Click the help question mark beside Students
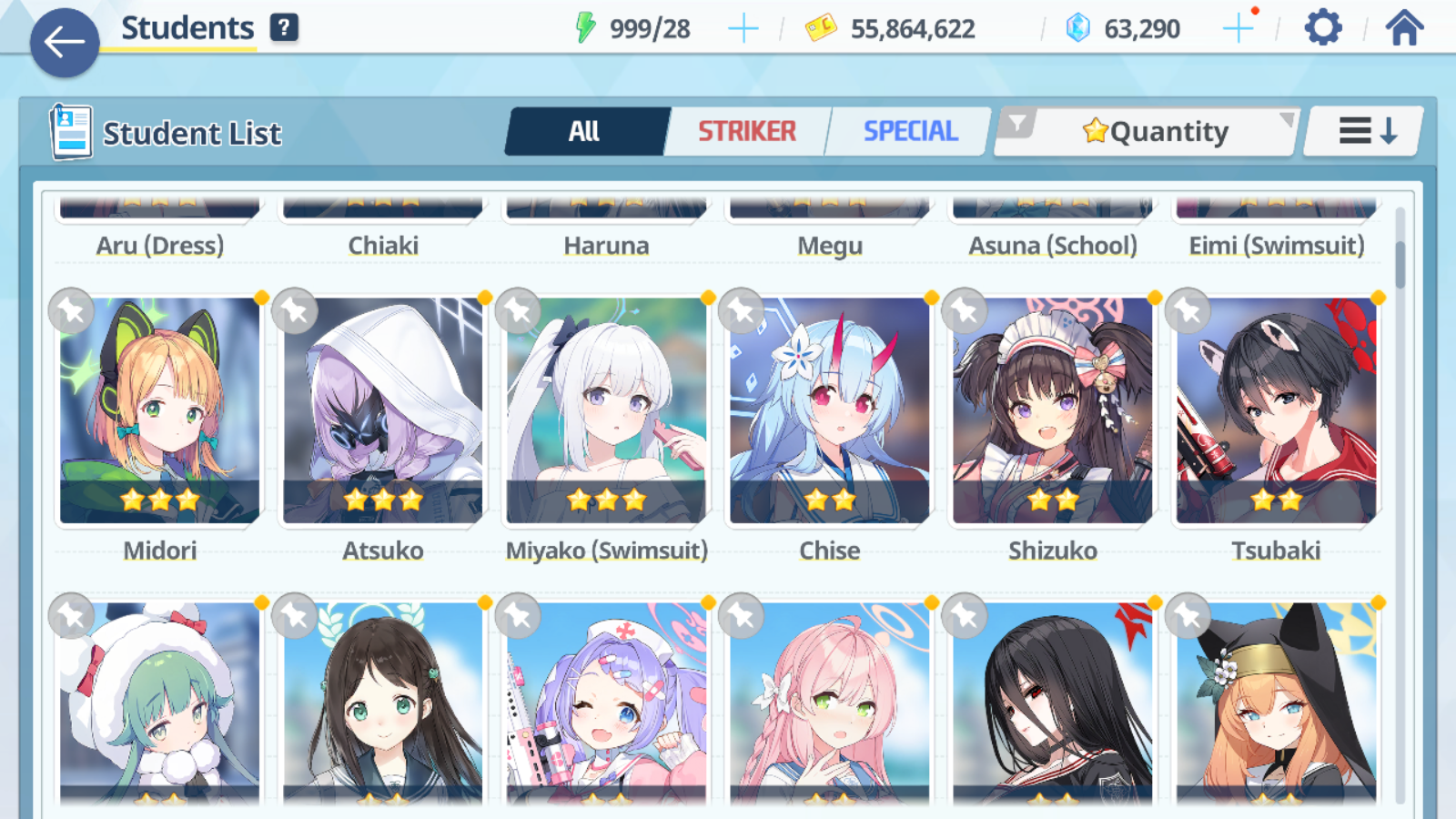 click(x=285, y=27)
